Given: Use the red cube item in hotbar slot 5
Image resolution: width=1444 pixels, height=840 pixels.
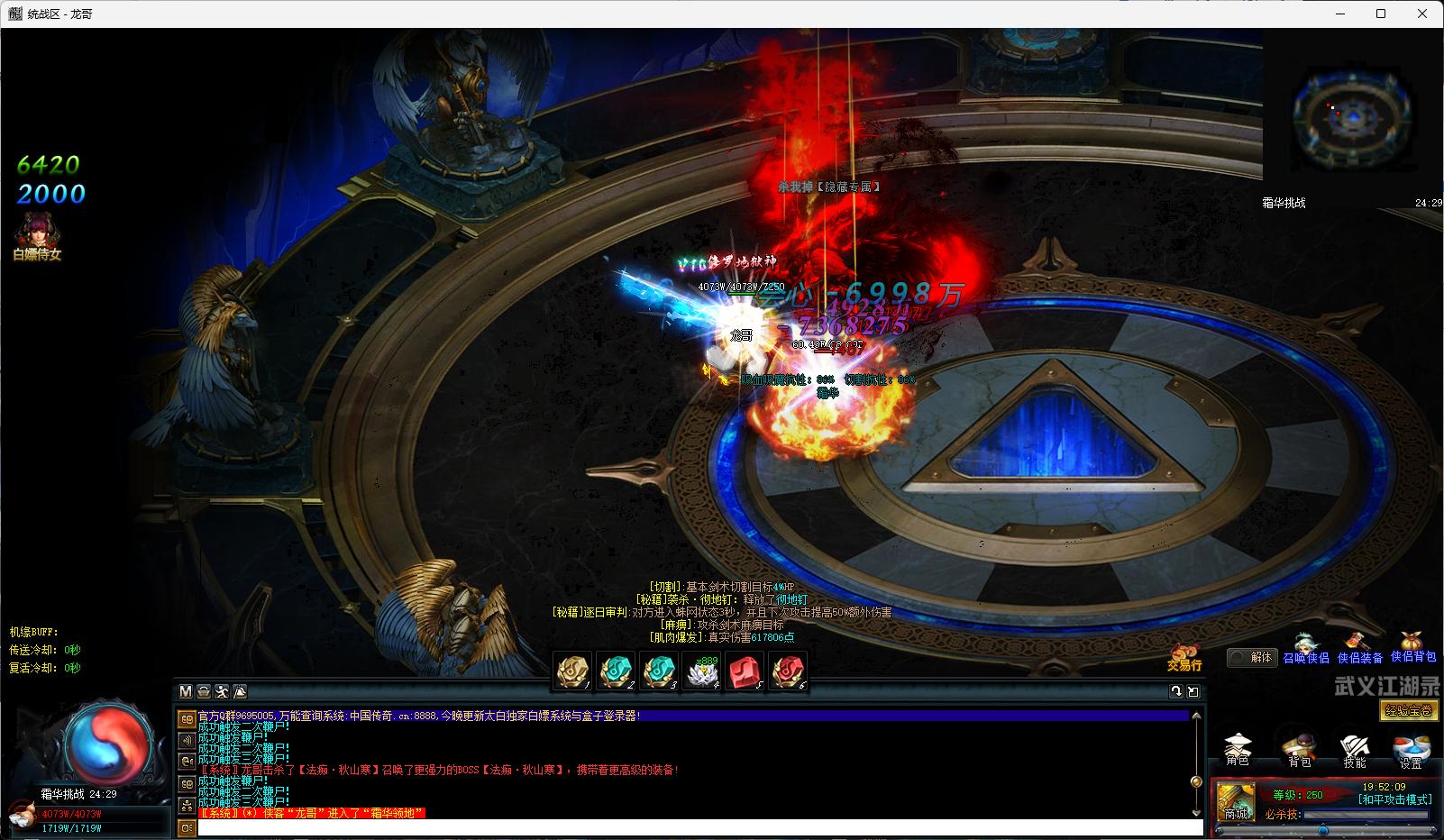Looking at the screenshot, I should point(745,671).
